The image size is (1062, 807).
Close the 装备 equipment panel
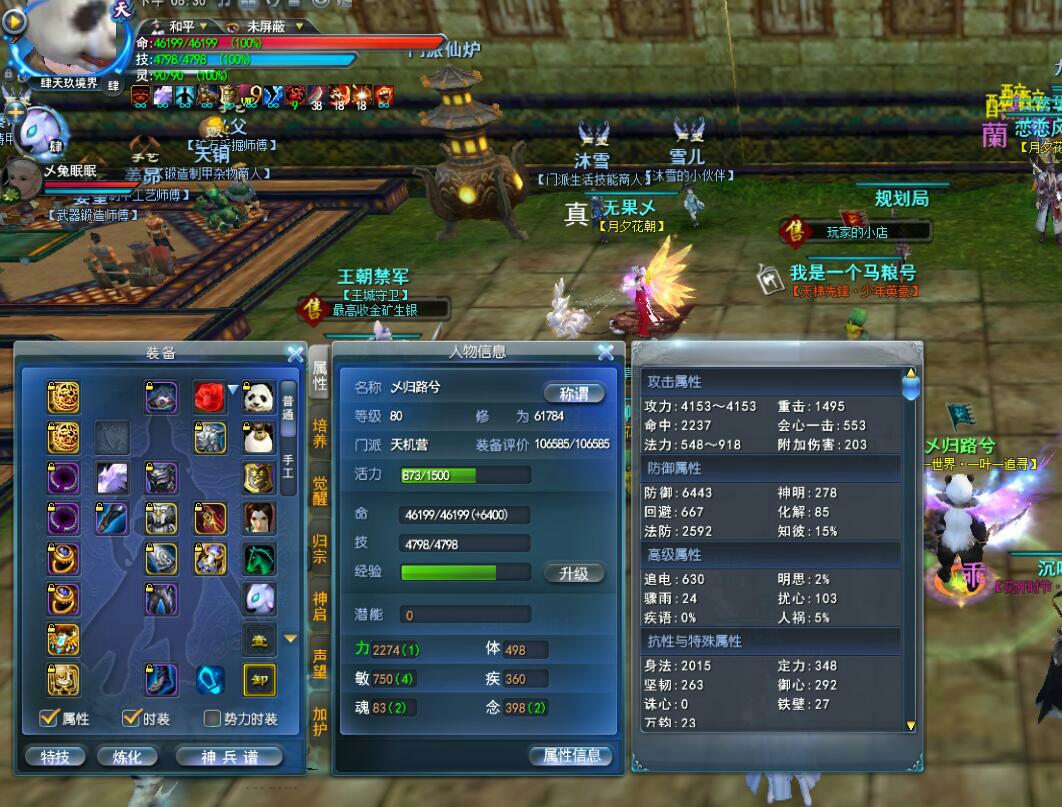coord(295,353)
